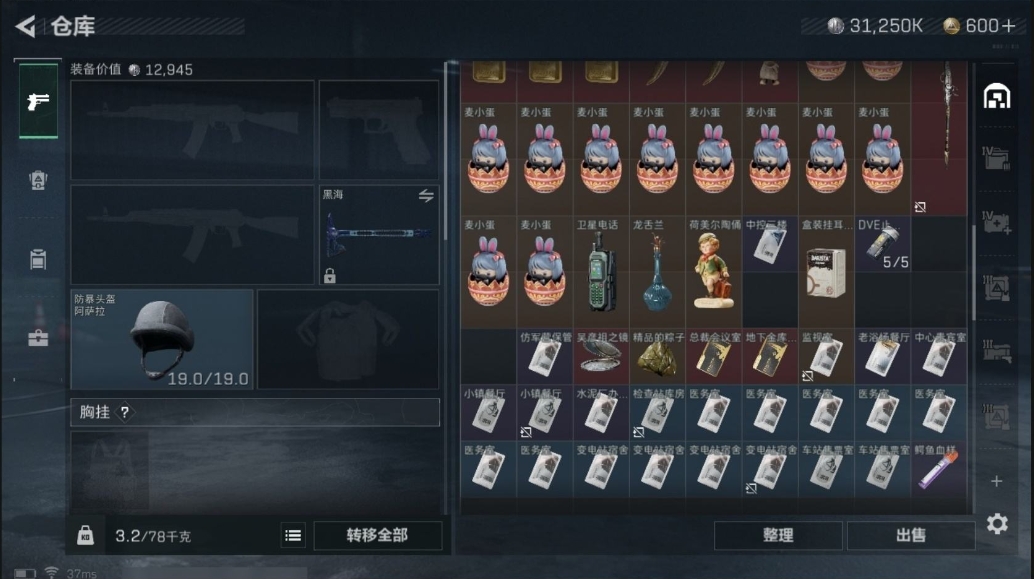Image resolution: width=1034 pixels, height=579 pixels.
Task: Select the main stash house tab
Action: 996,96
